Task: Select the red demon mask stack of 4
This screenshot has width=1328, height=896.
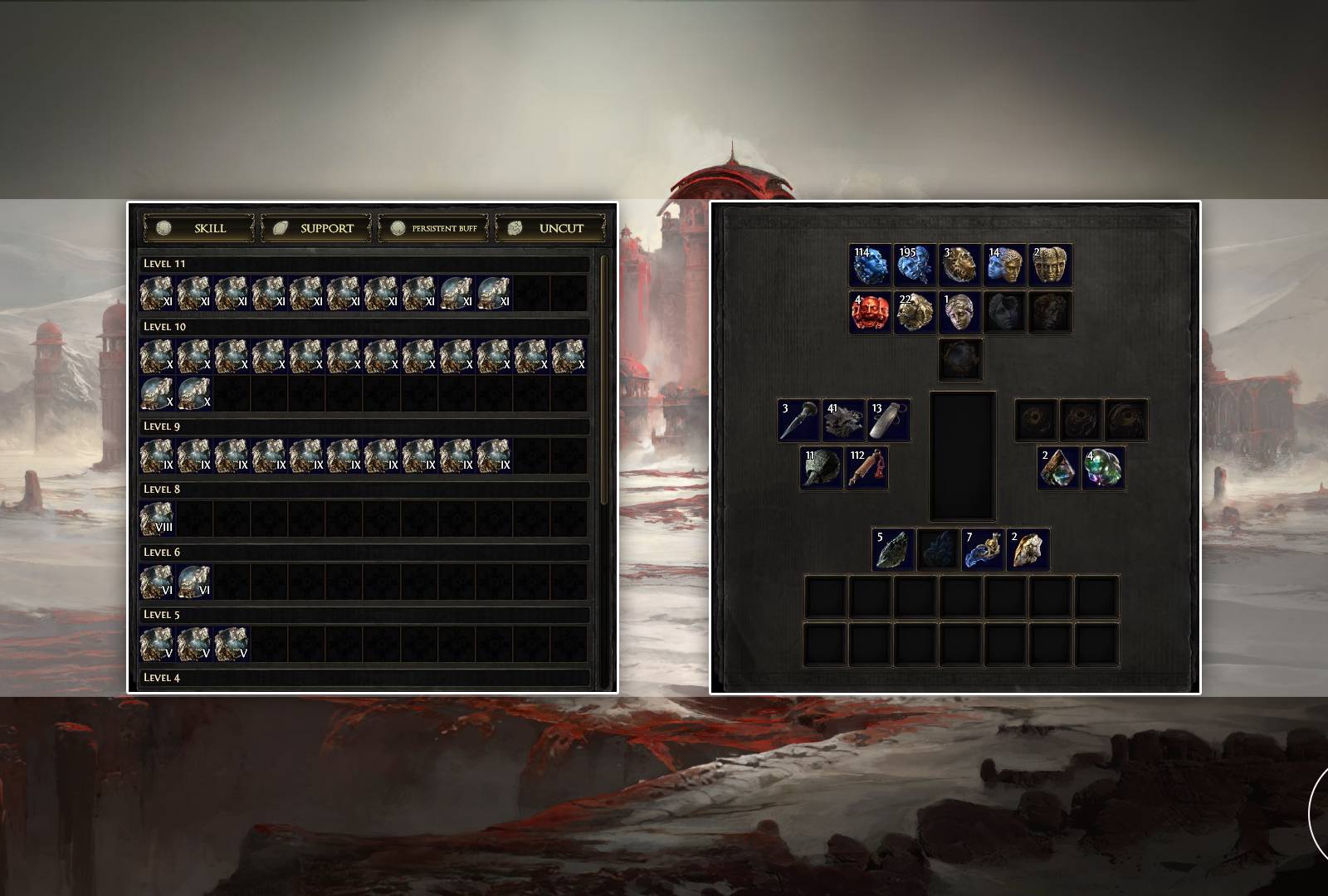Action: point(870,312)
